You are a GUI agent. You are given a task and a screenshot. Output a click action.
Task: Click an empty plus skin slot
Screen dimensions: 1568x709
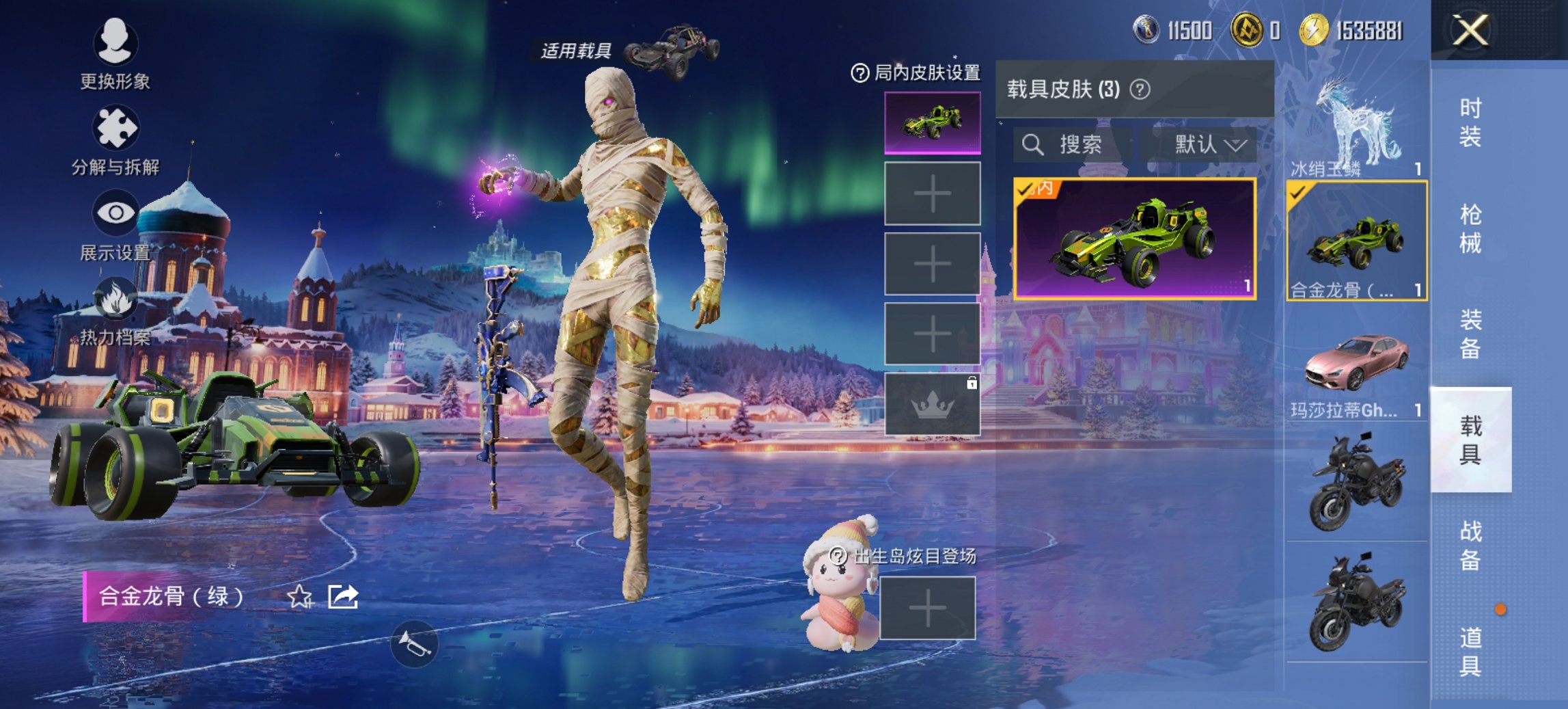[931, 191]
